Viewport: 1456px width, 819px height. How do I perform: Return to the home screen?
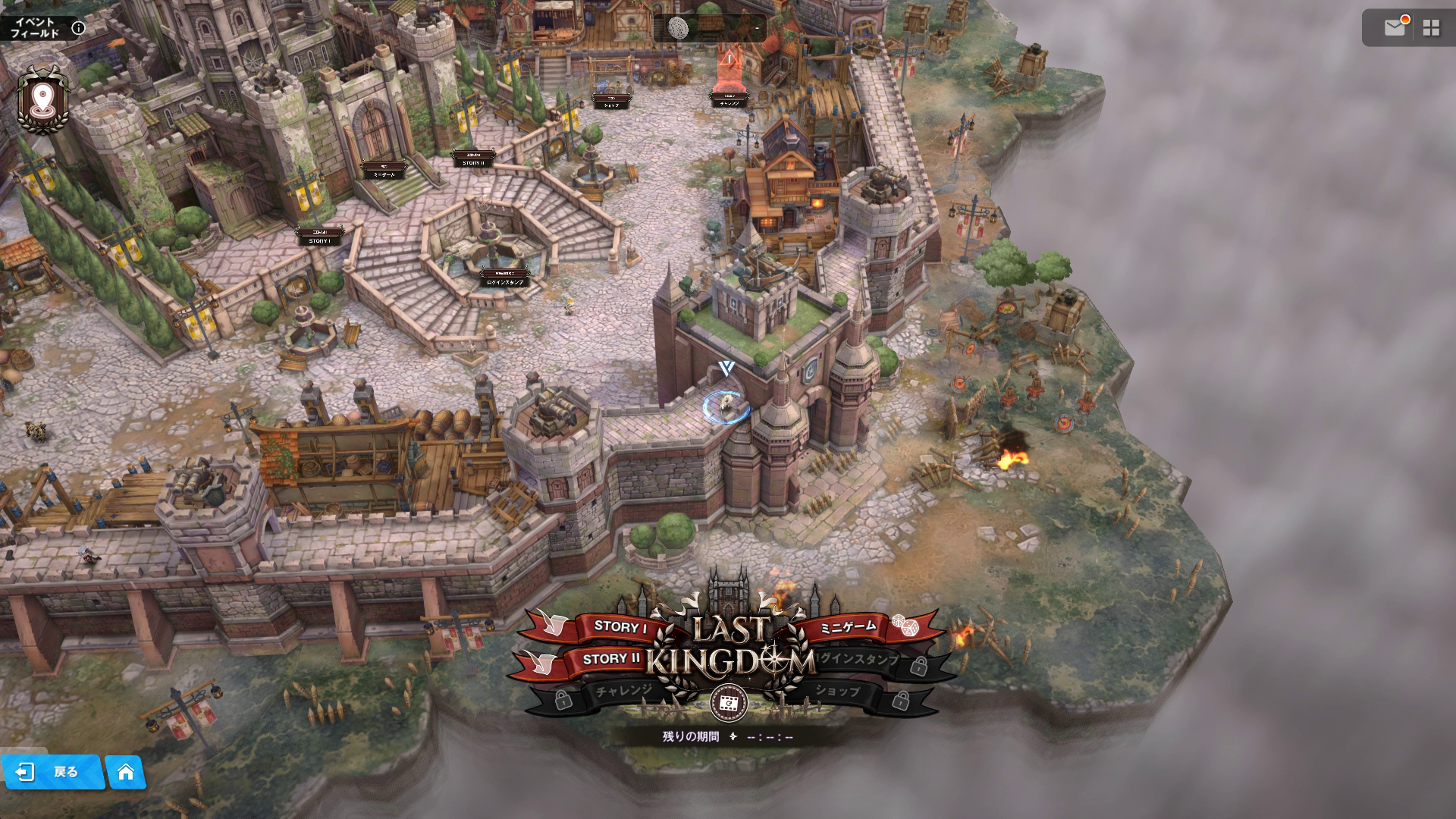click(126, 772)
